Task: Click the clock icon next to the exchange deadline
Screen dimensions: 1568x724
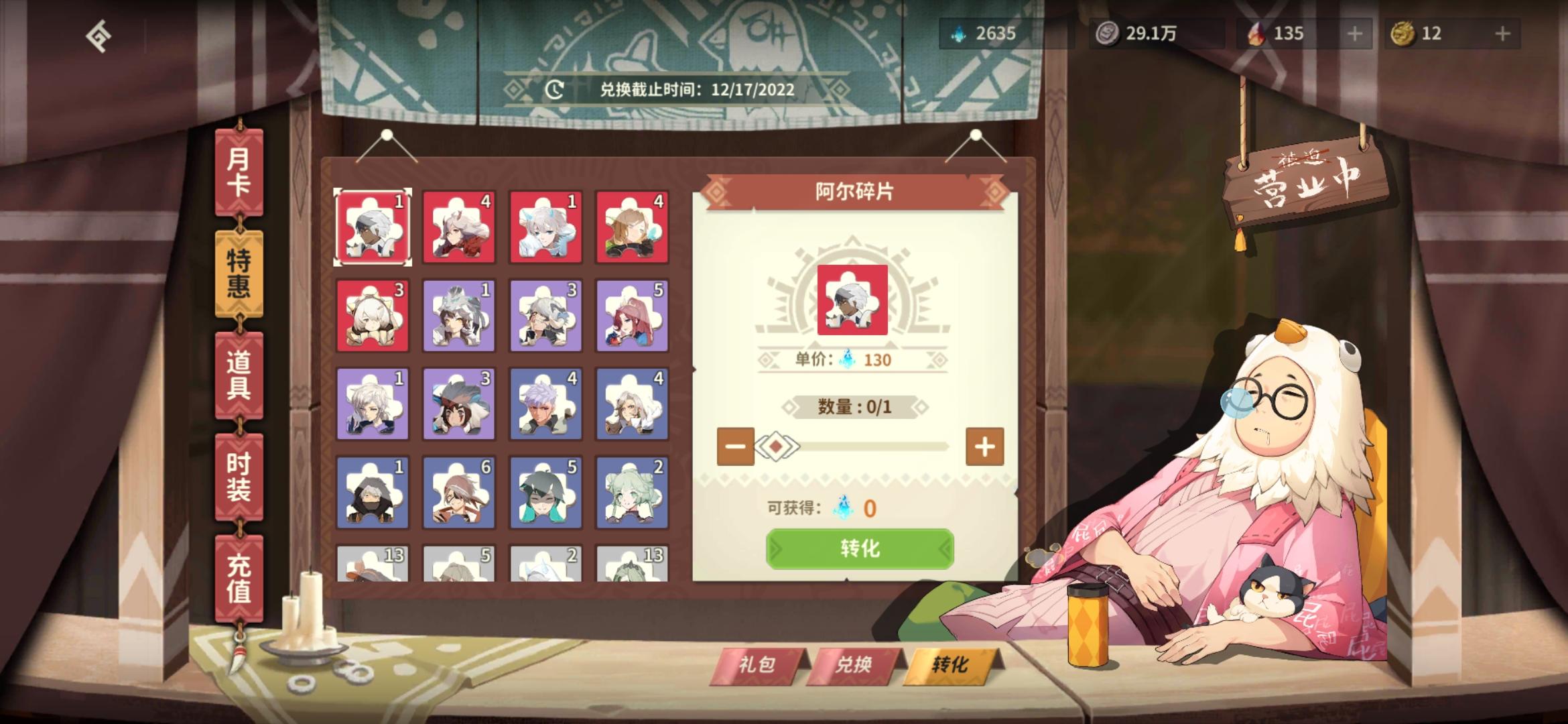Action: (554, 88)
